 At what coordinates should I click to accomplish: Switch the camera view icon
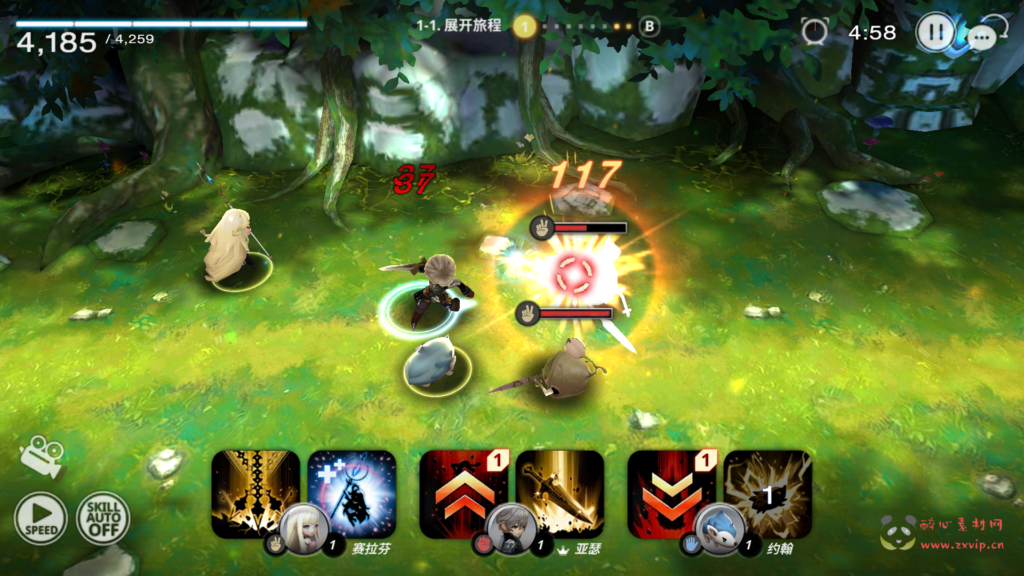pyautogui.click(x=41, y=455)
